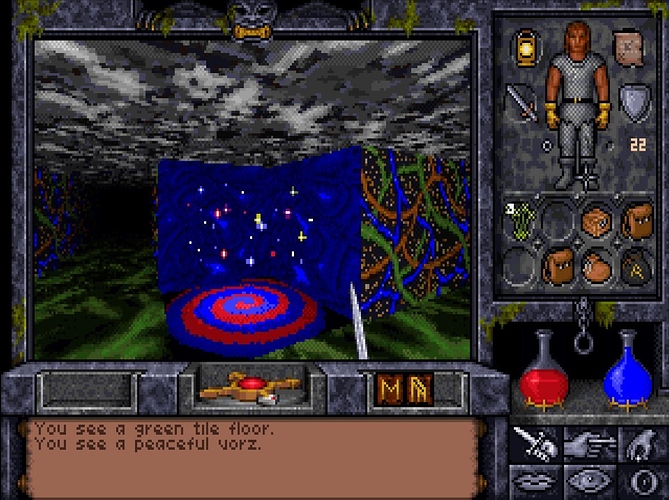Viewport: 669px width, 500px height.
Task: Click the equipped shield slot
Action: click(632, 100)
